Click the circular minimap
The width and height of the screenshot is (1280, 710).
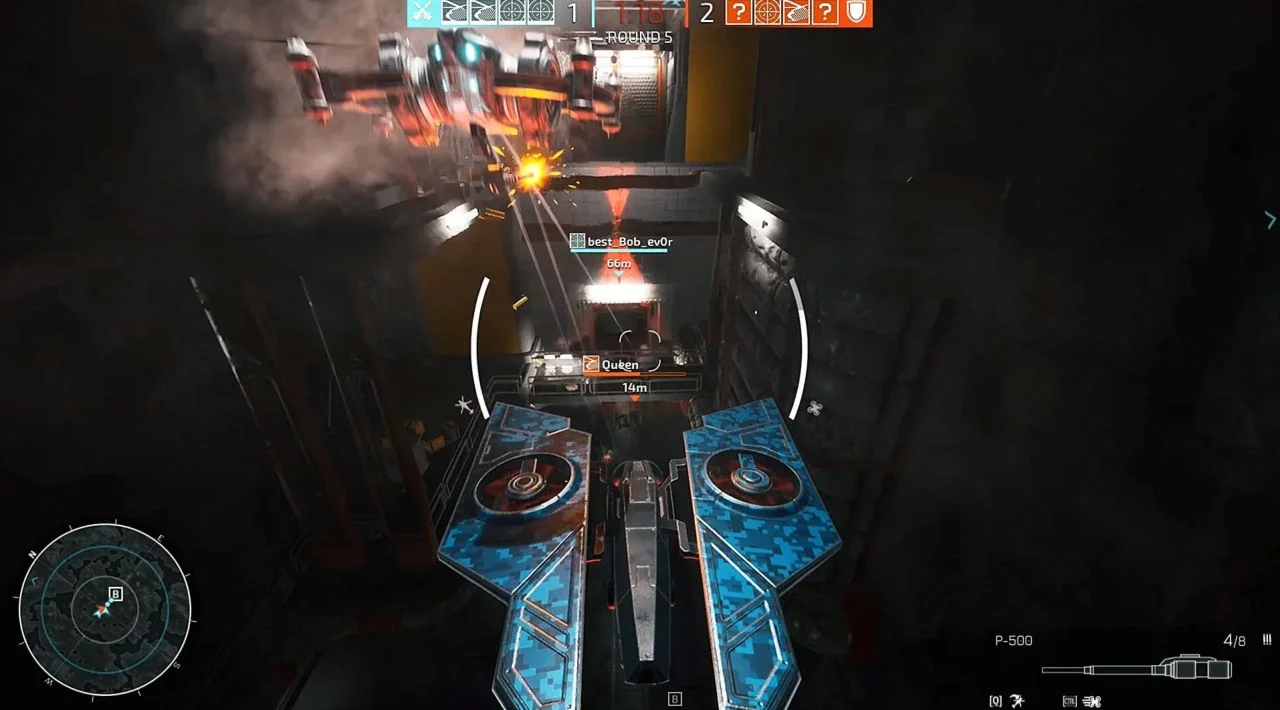(x=104, y=609)
